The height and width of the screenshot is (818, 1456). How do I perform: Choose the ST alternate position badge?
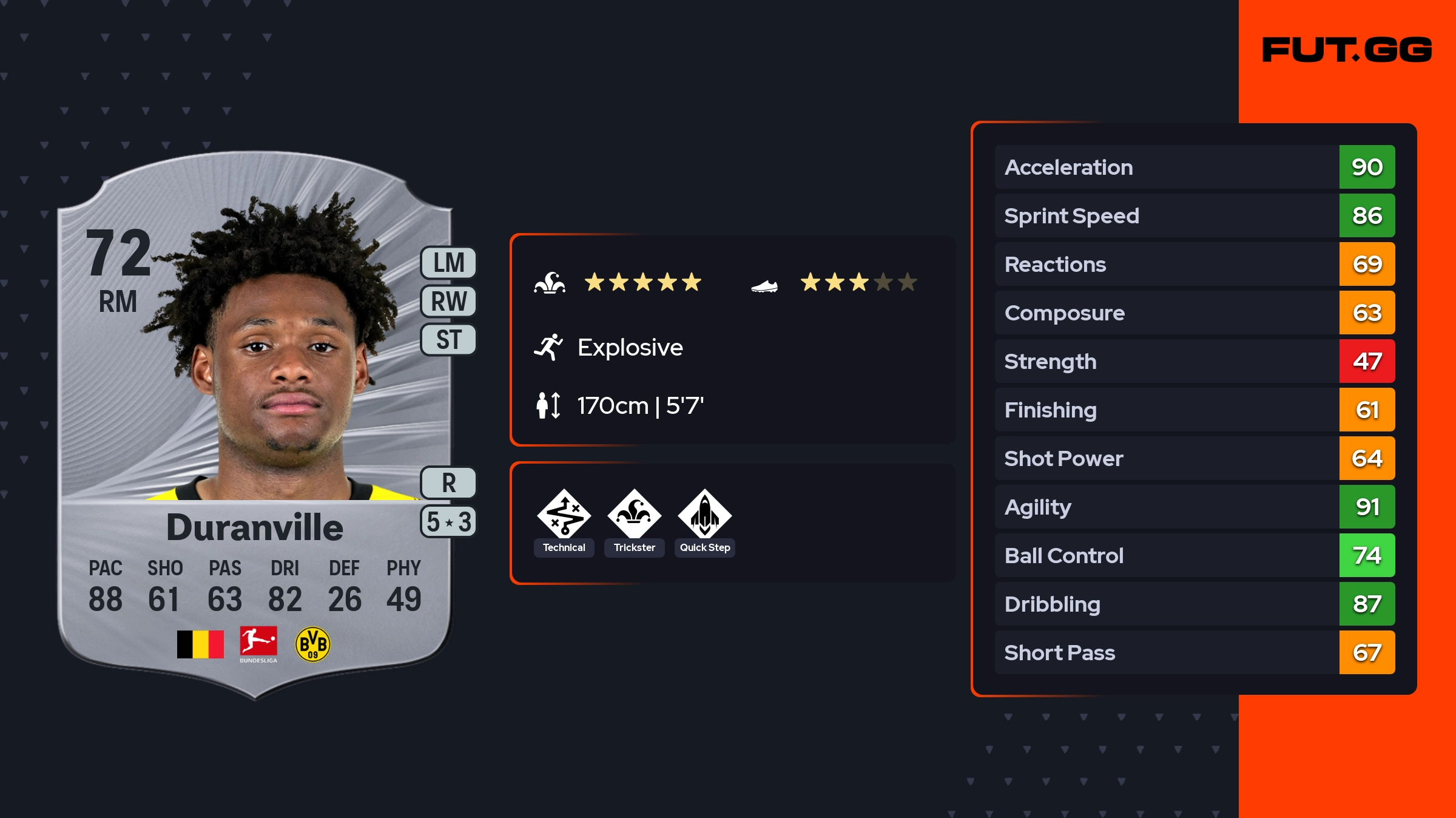pos(448,339)
